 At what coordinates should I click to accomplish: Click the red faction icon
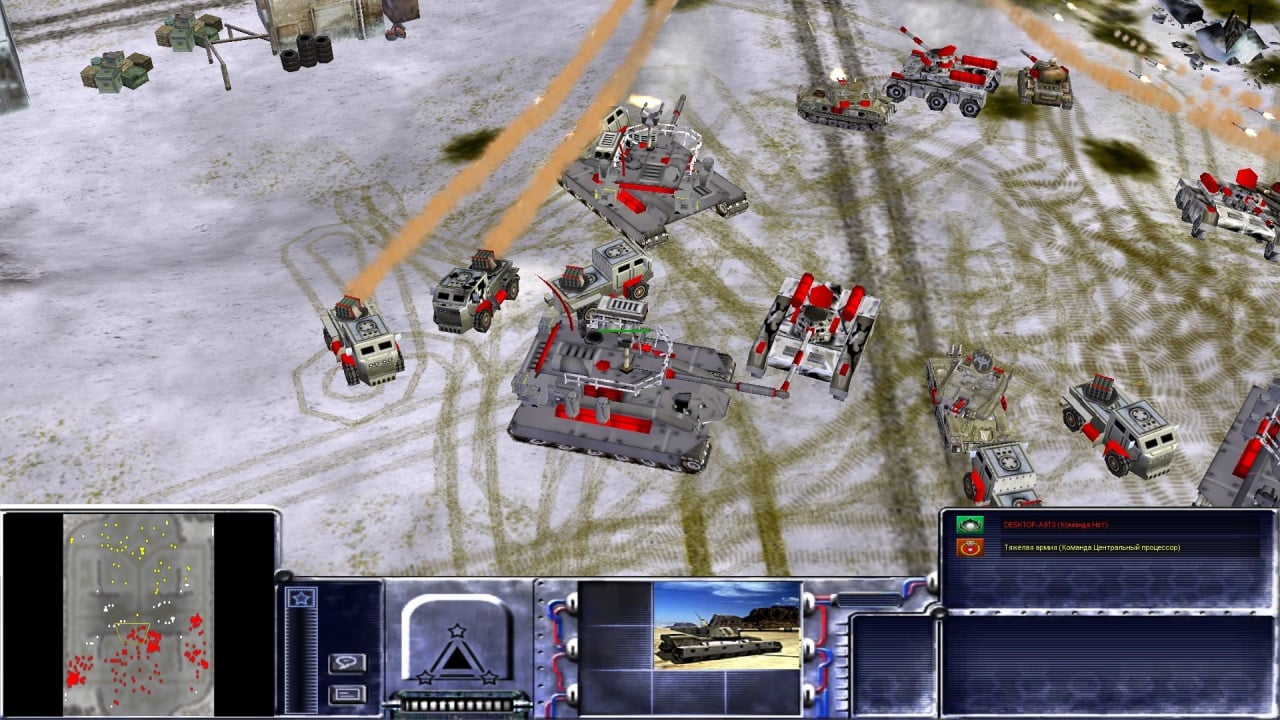(968, 548)
